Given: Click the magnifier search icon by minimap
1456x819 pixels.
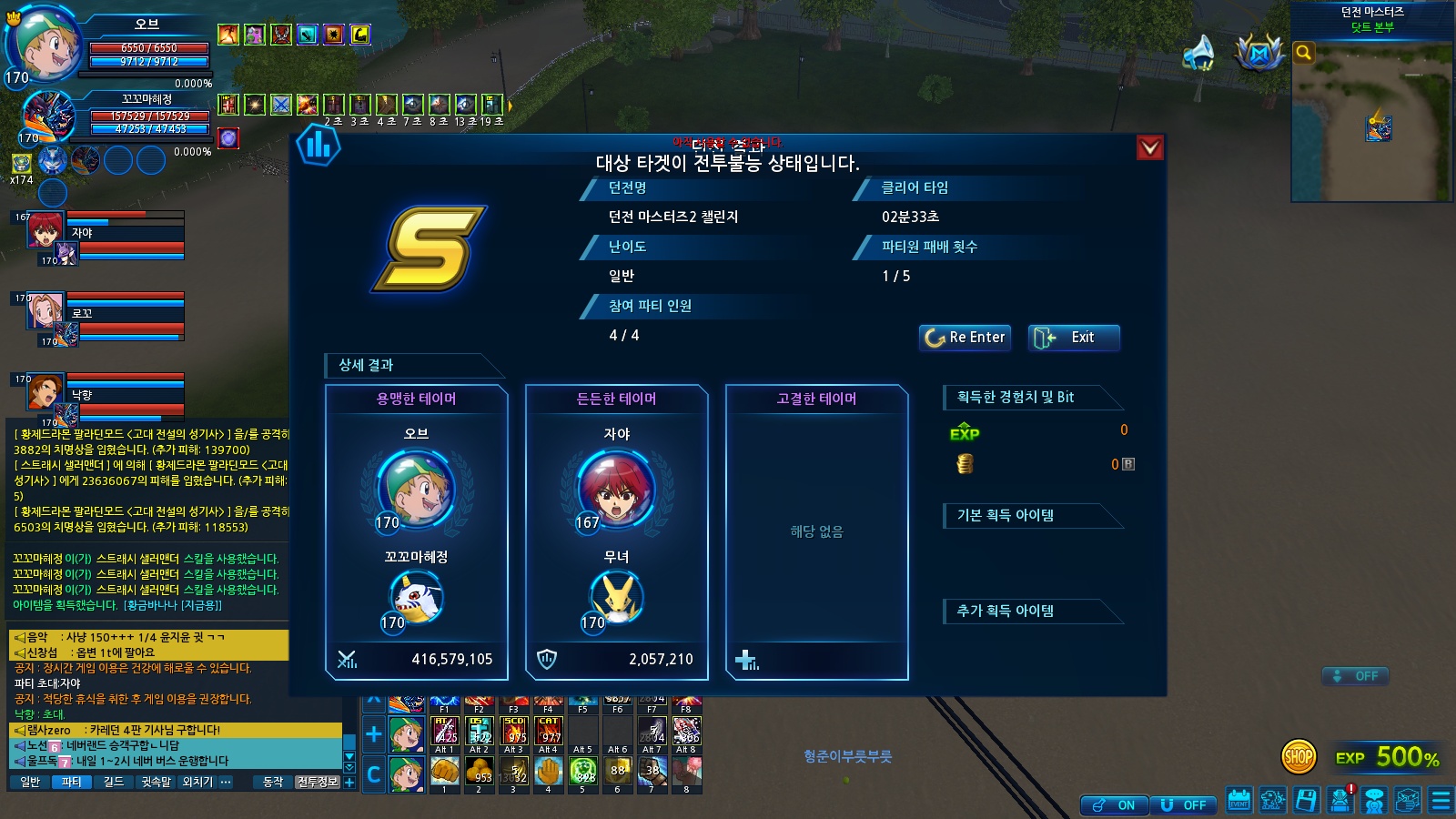Looking at the screenshot, I should click(x=1304, y=53).
